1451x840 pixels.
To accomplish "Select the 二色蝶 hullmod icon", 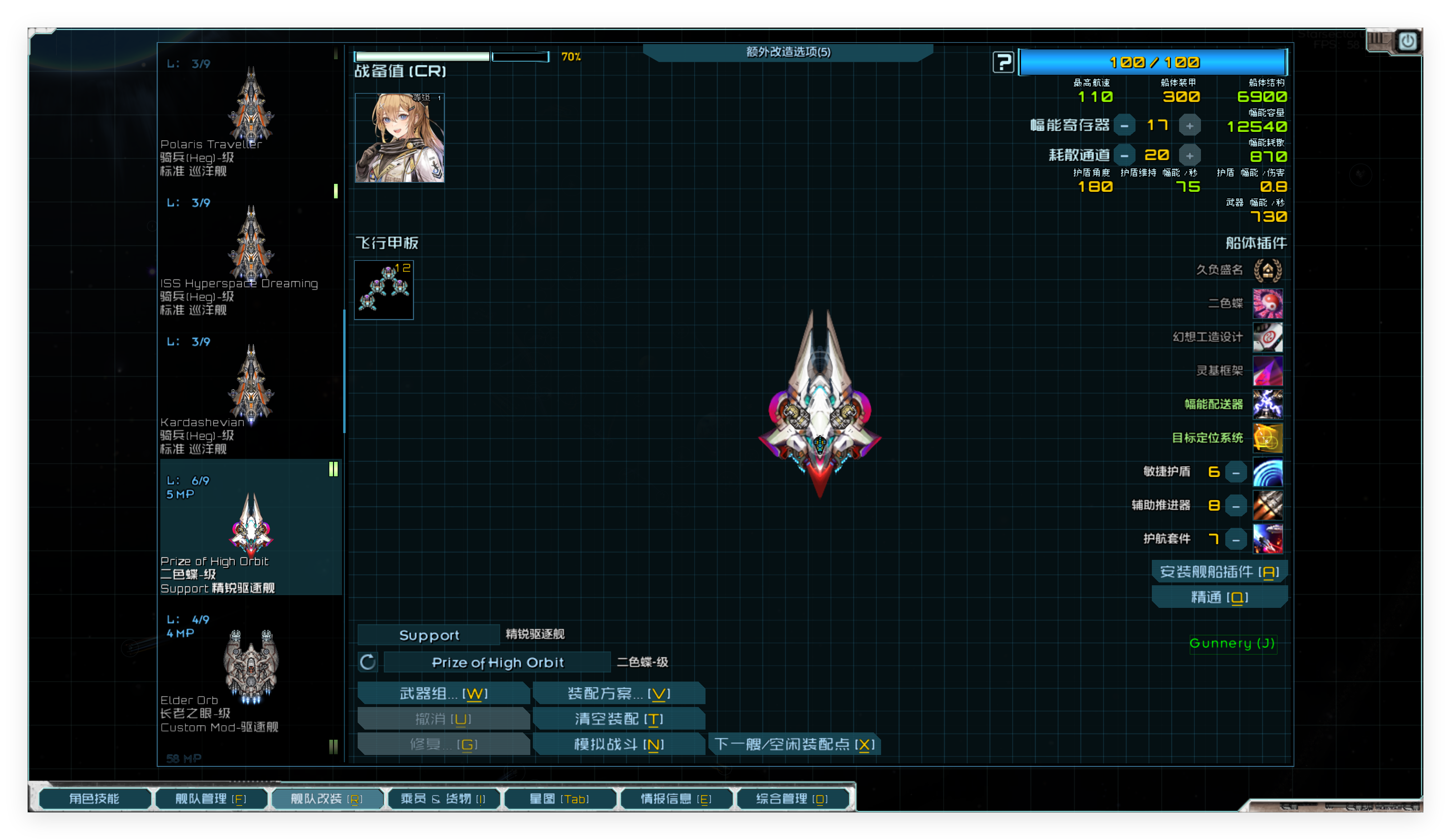I will [x=1268, y=303].
